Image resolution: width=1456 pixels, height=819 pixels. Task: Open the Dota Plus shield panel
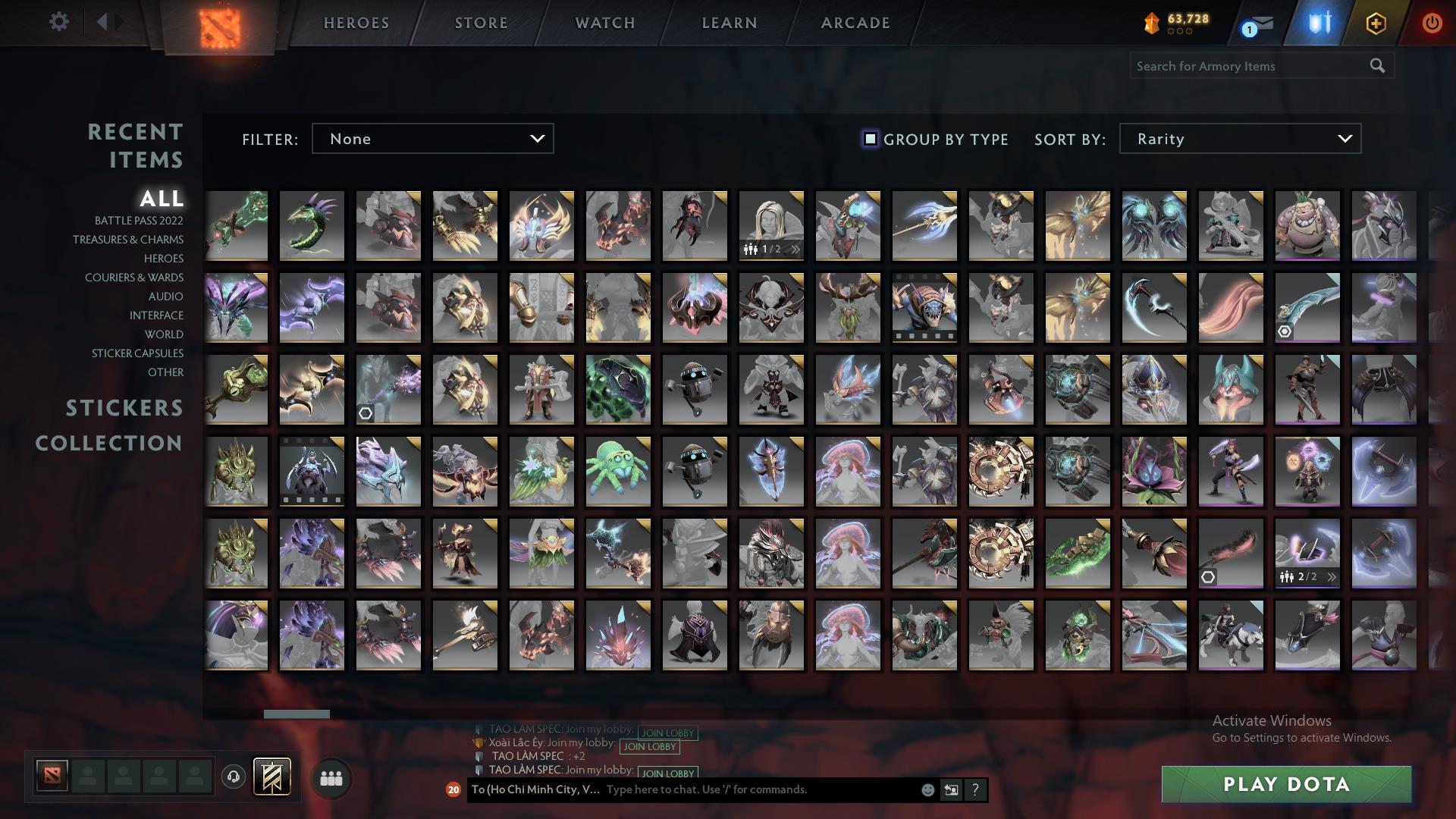coord(1319,23)
